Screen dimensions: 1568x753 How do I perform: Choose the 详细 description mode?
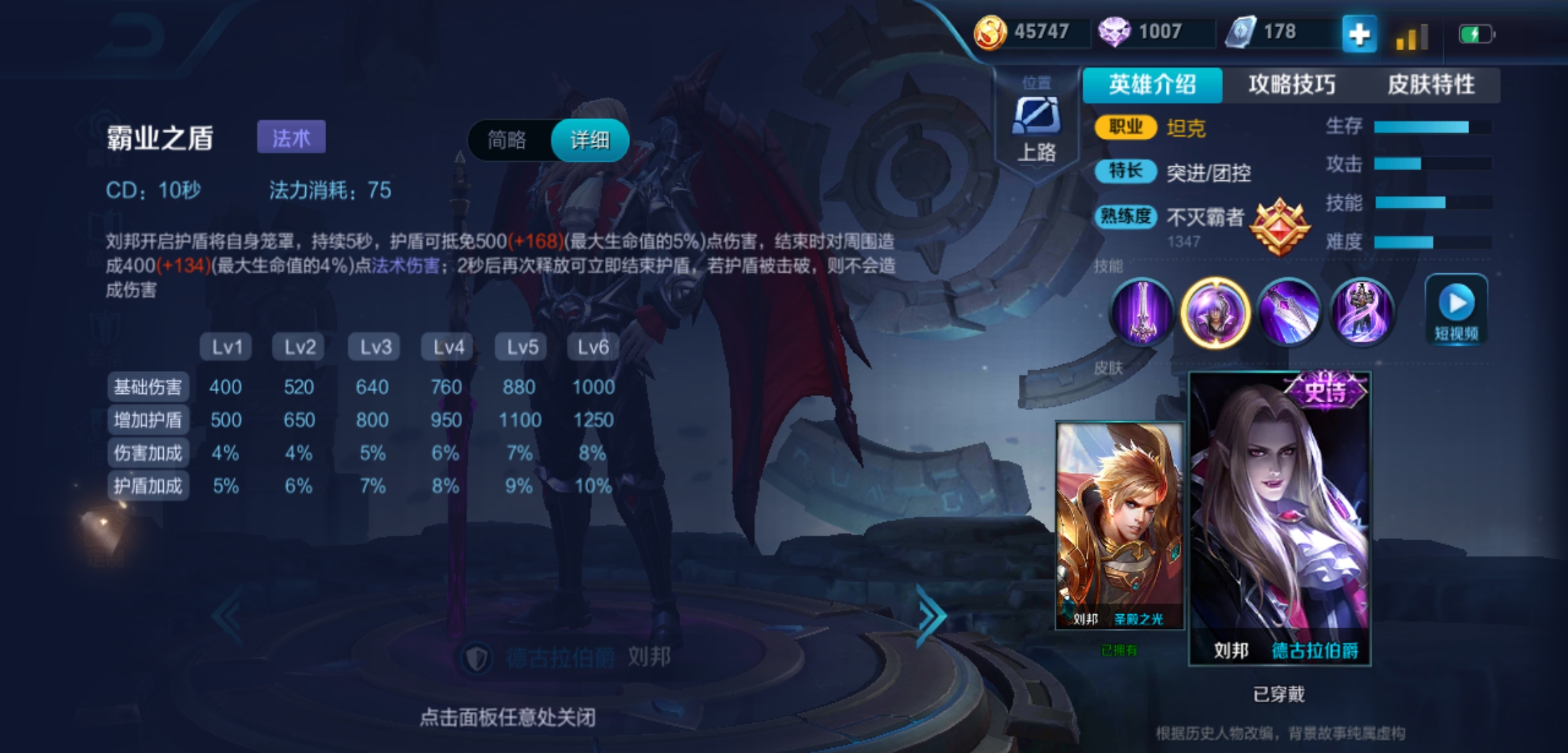pyautogui.click(x=590, y=140)
